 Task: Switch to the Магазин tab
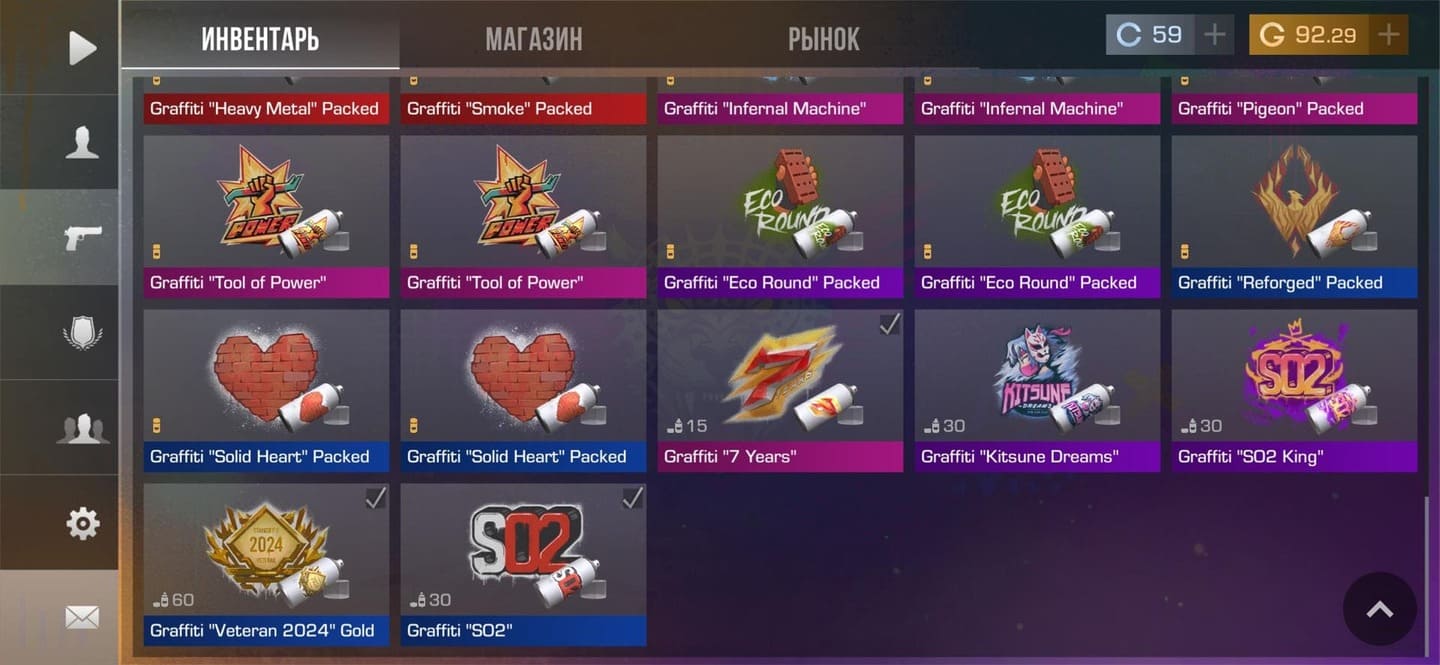(x=533, y=39)
